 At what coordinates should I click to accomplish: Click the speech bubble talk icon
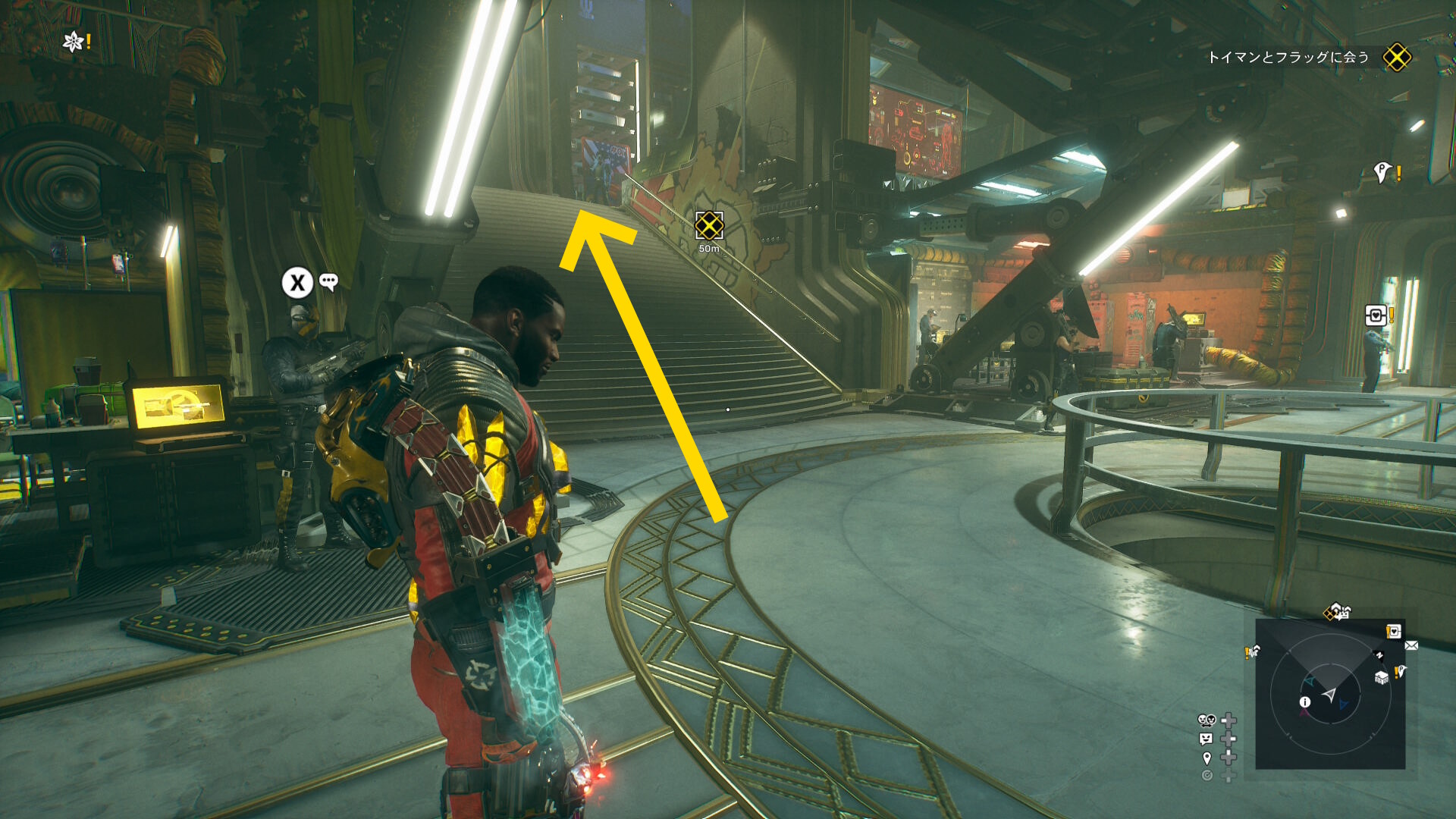pyautogui.click(x=328, y=282)
